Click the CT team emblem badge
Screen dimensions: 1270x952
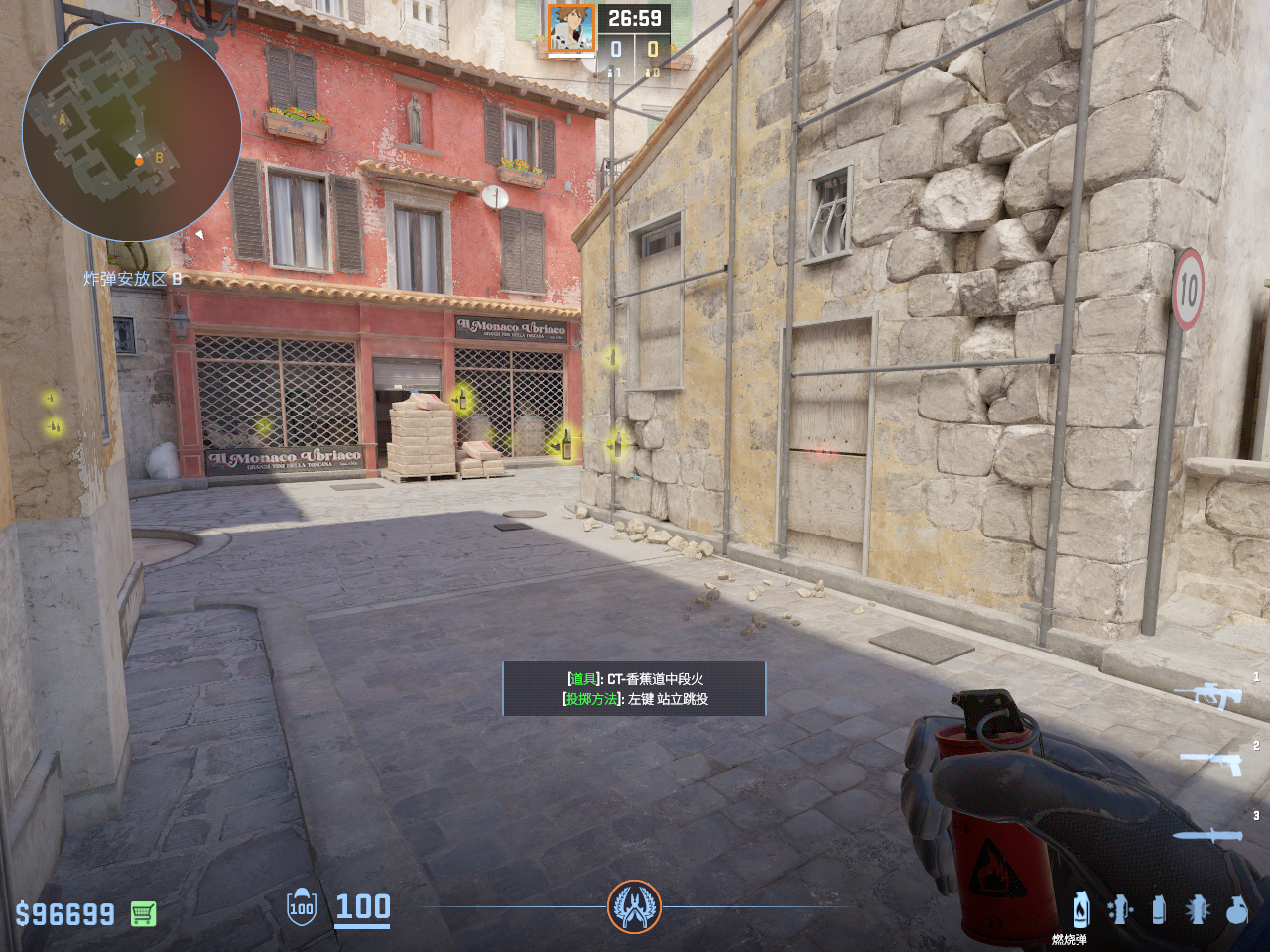(634, 906)
